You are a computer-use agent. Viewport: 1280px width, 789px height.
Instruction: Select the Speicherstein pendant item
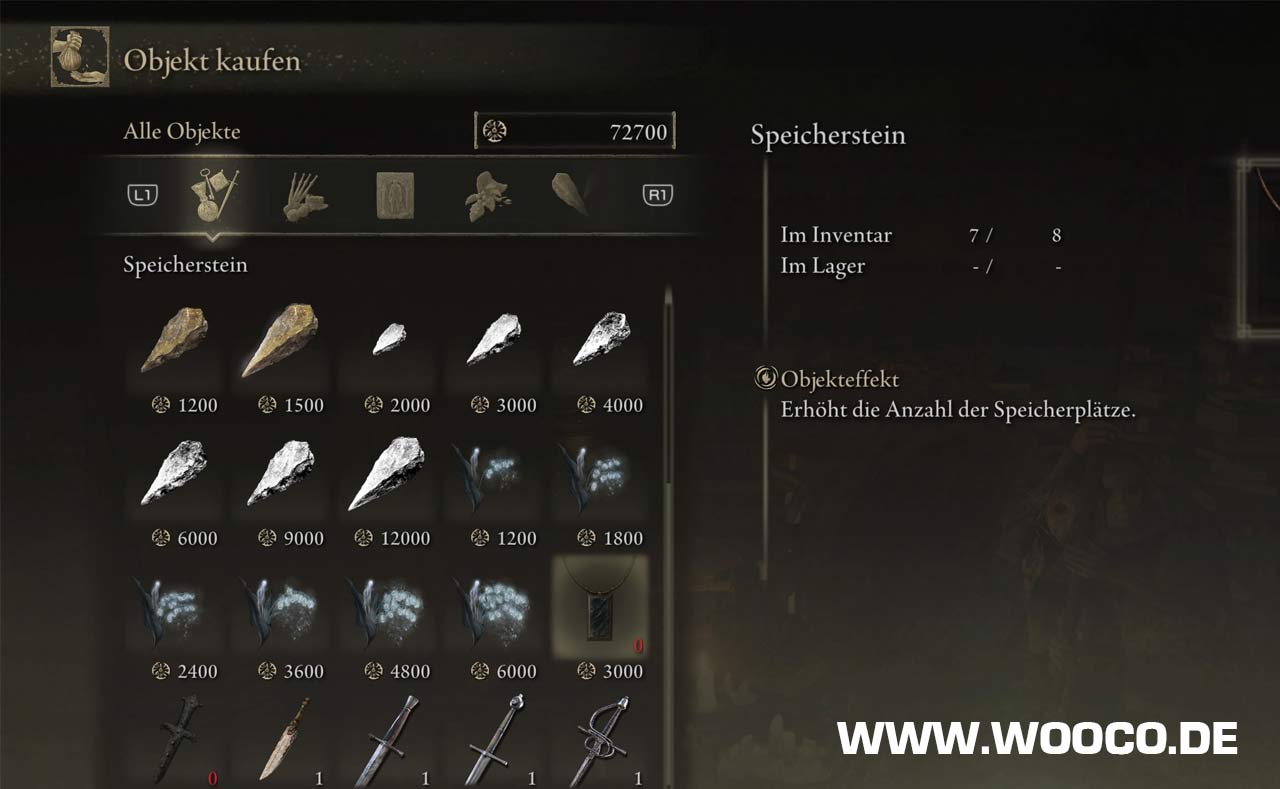600,607
